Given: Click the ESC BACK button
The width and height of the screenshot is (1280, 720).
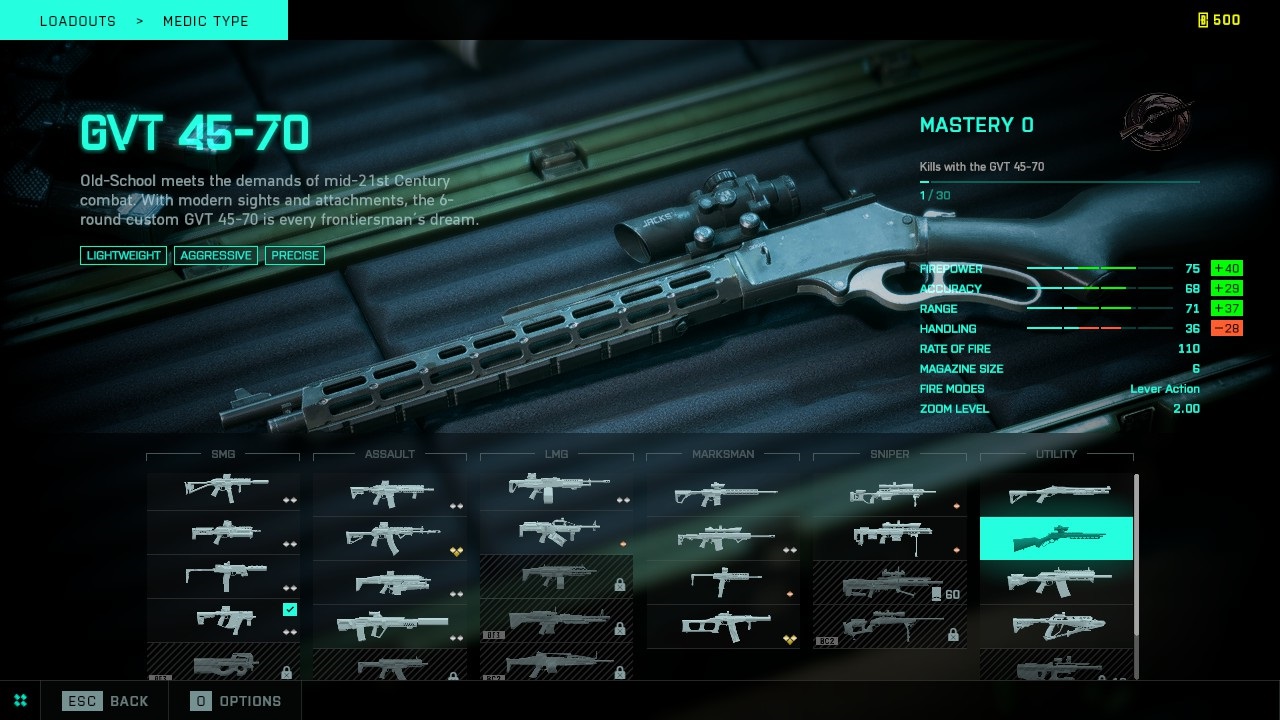Looking at the screenshot, I should pos(105,701).
